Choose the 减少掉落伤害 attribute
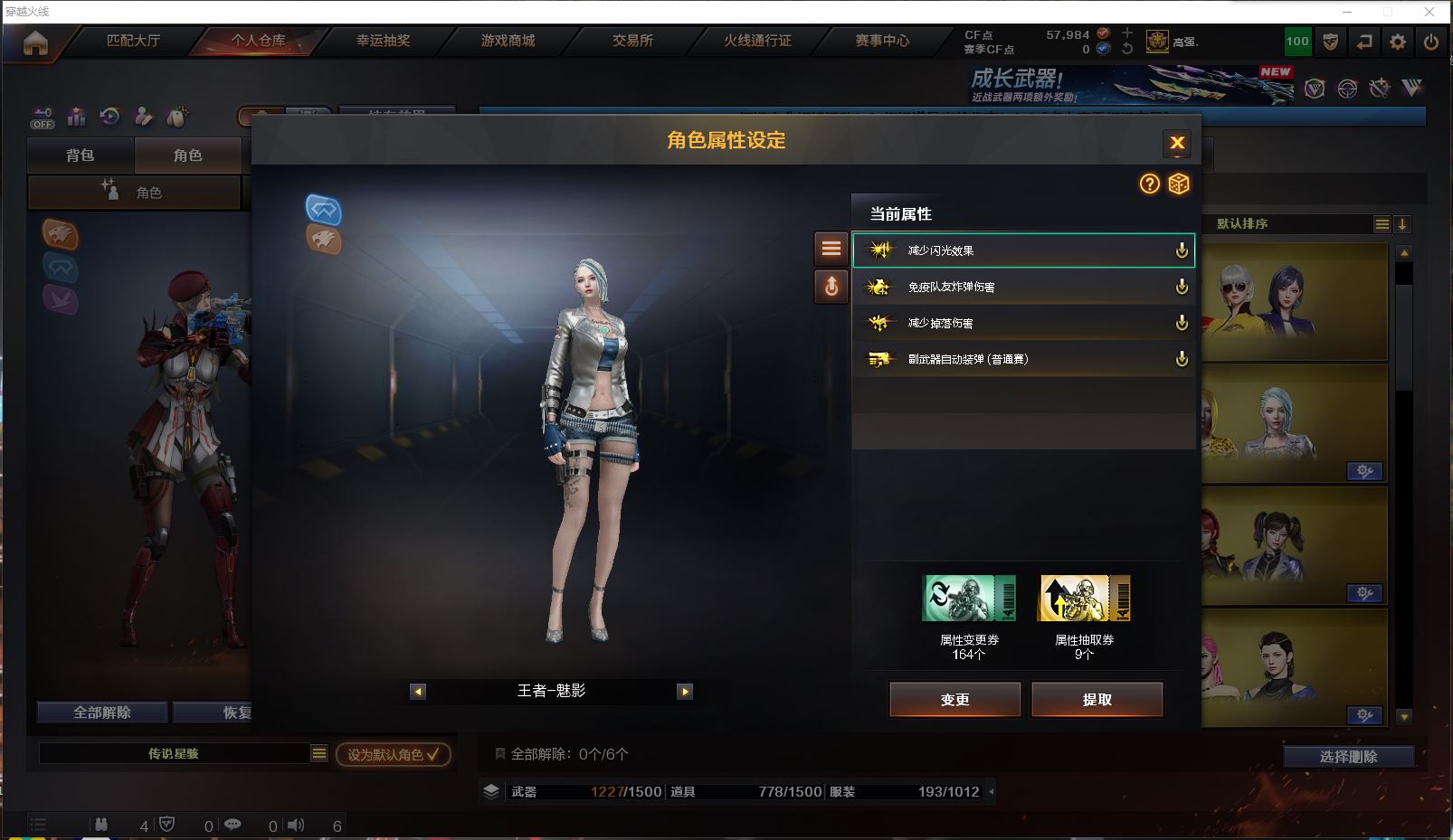Screen dimensions: 1453x840 [1022, 323]
